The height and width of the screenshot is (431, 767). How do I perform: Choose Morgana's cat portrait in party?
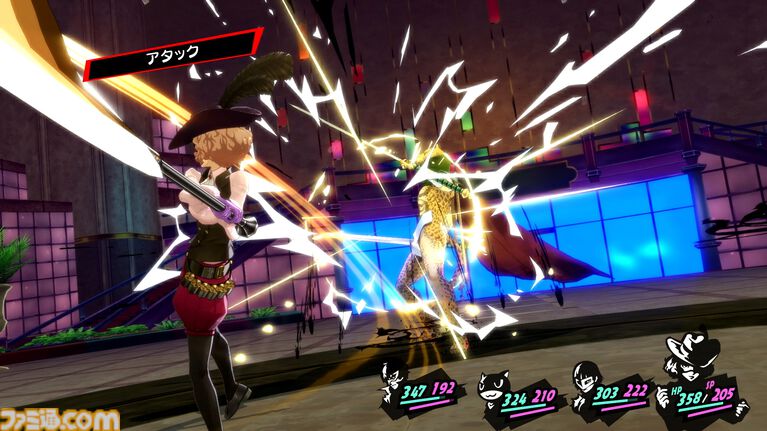pyautogui.click(x=493, y=388)
